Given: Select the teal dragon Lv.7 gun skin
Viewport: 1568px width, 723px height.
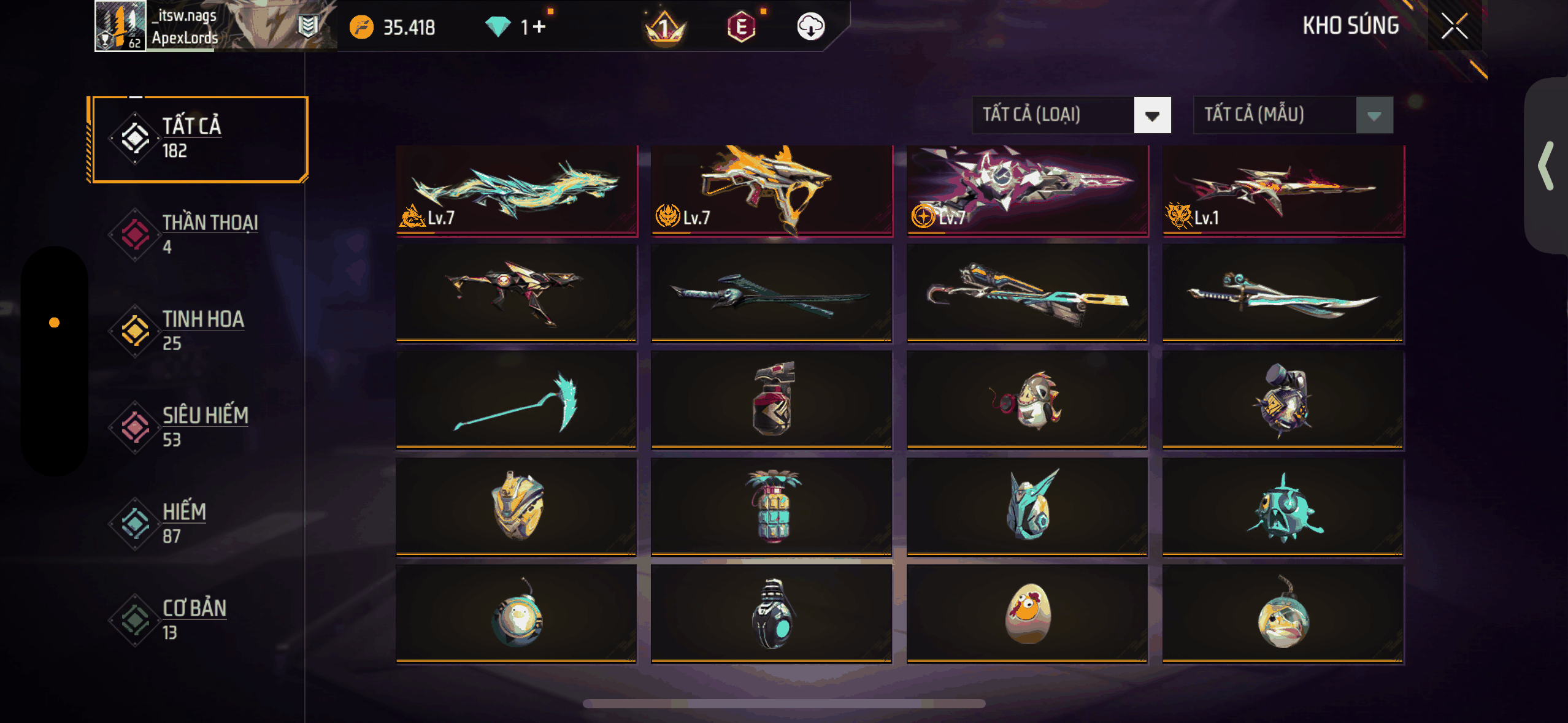Looking at the screenshot, I should point(517,190).
